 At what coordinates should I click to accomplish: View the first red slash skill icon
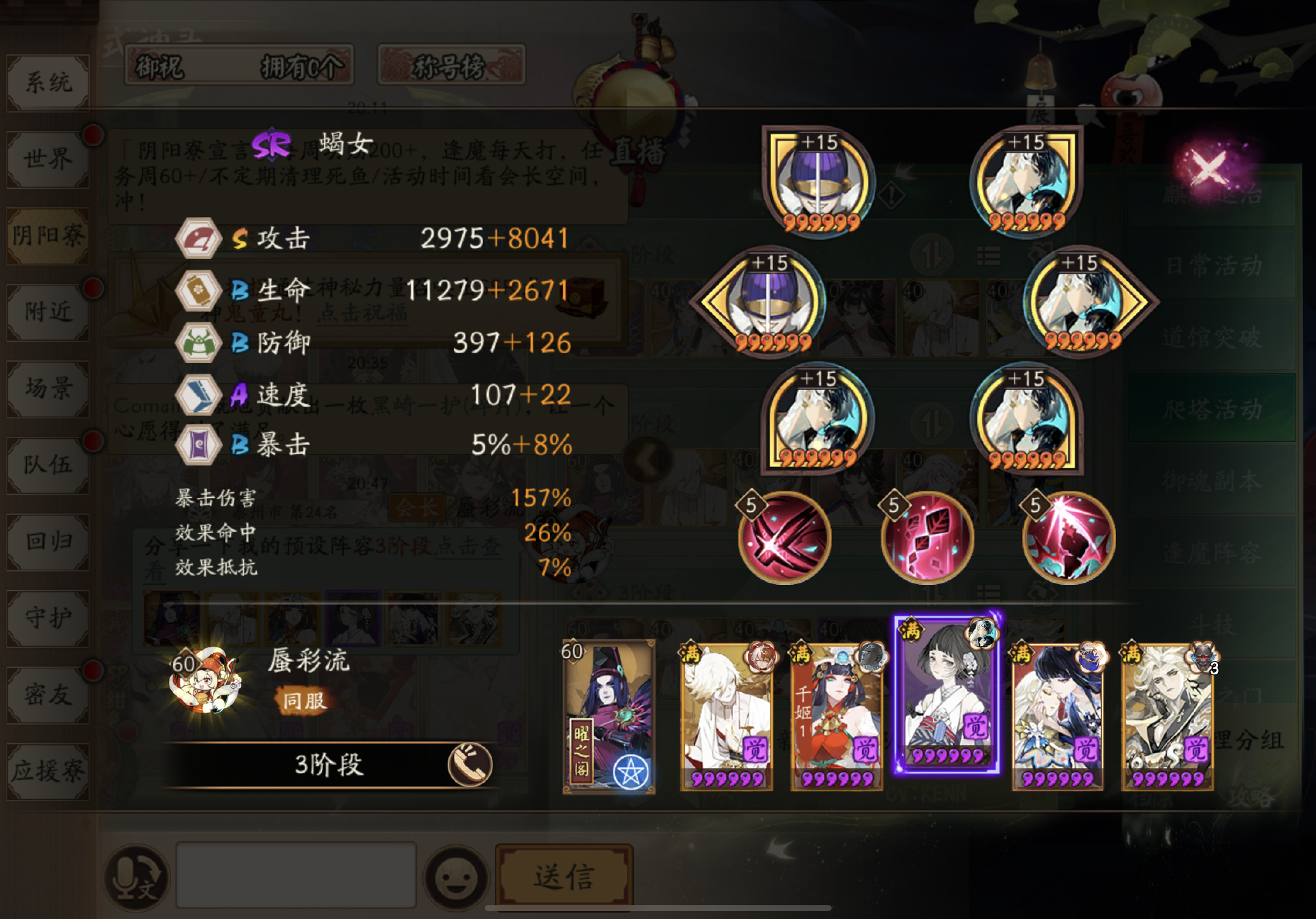[784, 538]
